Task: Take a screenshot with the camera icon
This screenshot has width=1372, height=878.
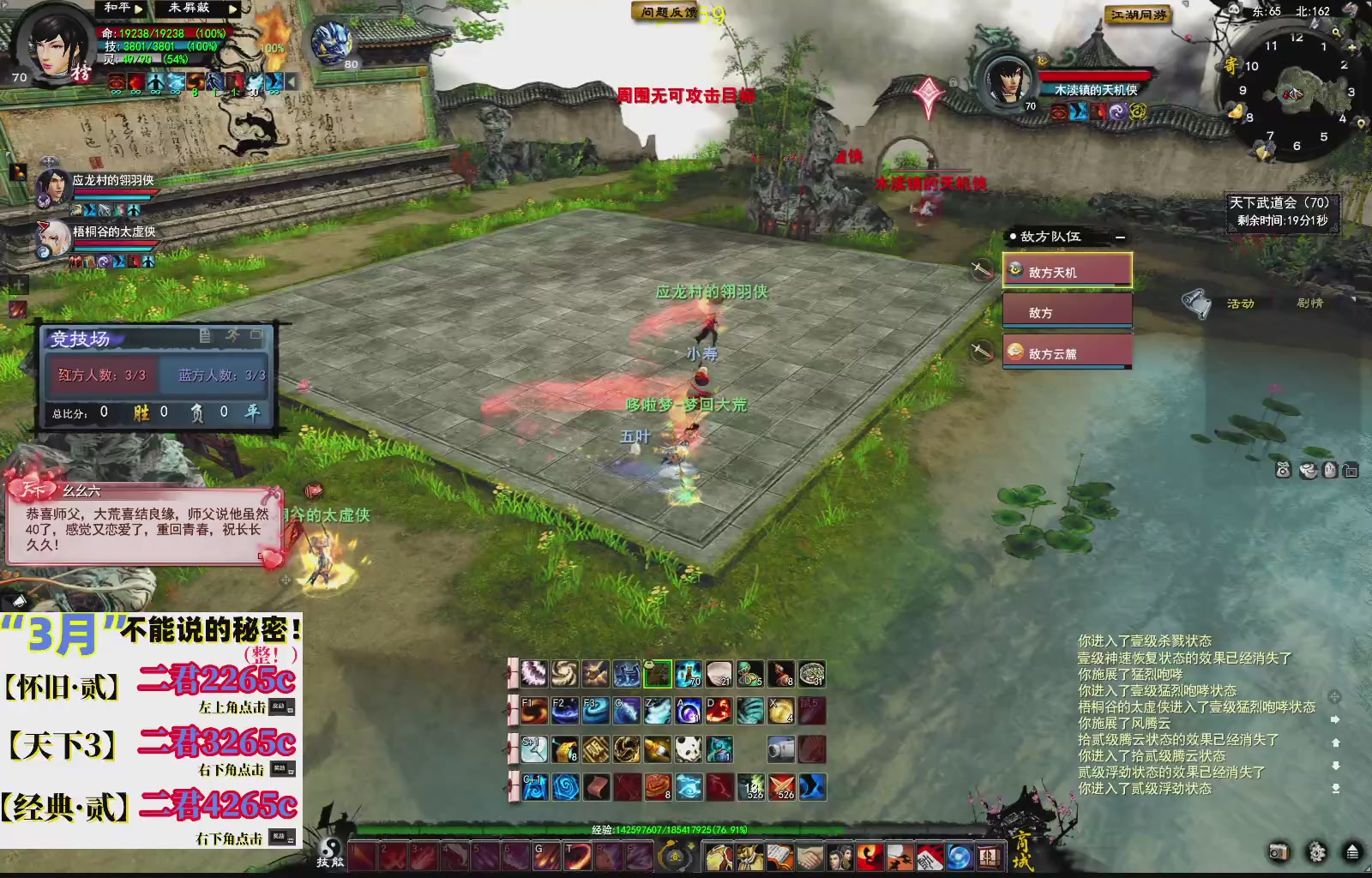Action: (1279, 851)
